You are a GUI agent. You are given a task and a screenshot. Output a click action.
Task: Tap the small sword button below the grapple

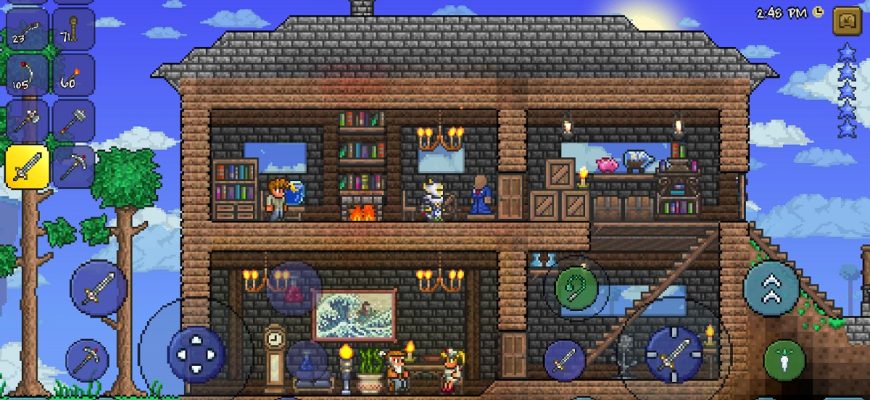564,359
